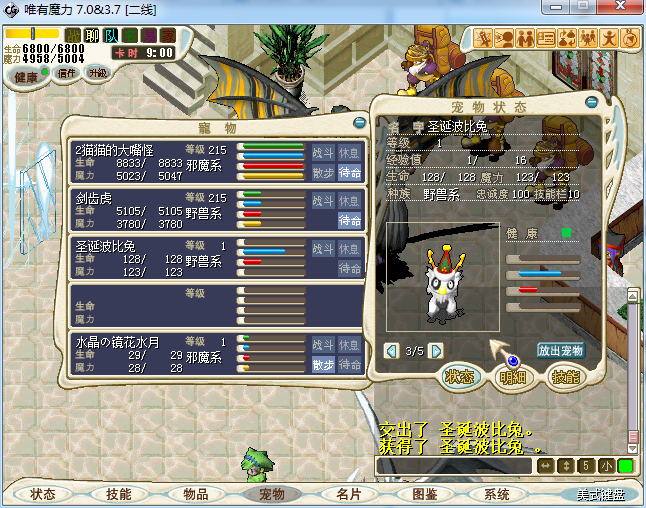The height and width of the screenshot is (508, 646).
Task: Open the 物品 (Items) bottom menu
Action: tap(195, 494)
